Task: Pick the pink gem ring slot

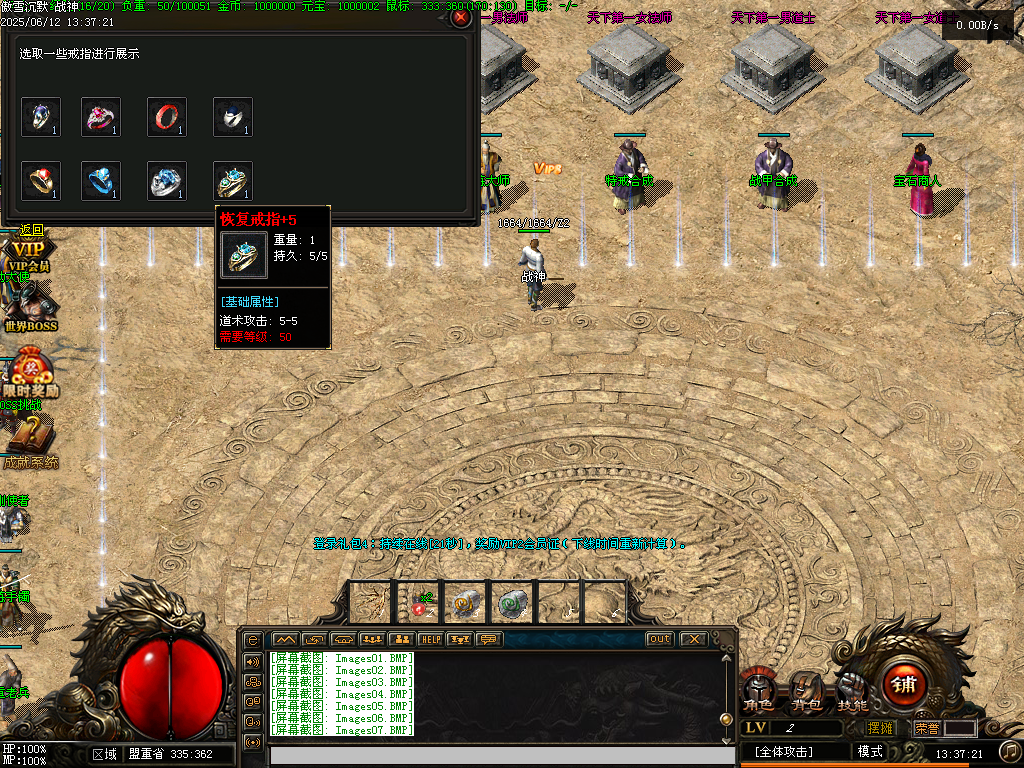Action: [101, 117]
